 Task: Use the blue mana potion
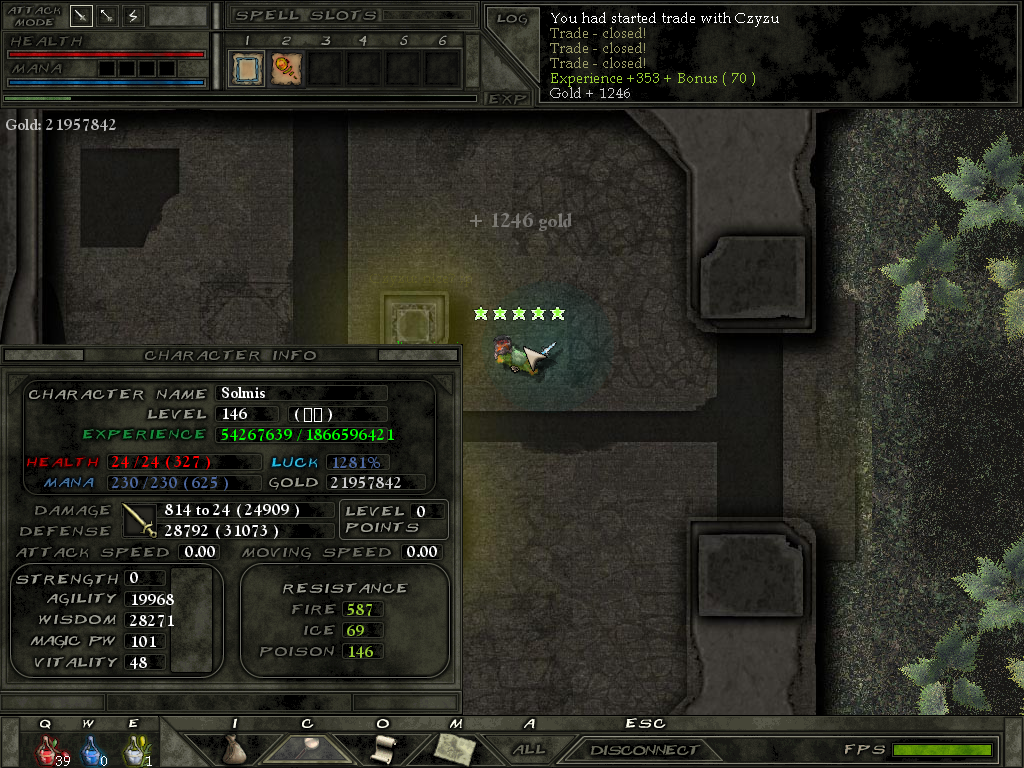(90, 748)
